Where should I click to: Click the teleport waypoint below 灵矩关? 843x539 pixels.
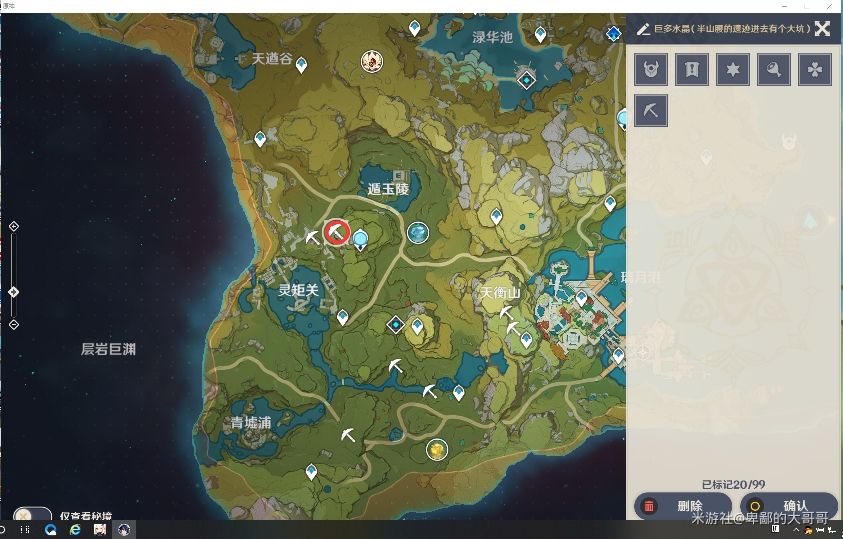(x=343, y=317)
